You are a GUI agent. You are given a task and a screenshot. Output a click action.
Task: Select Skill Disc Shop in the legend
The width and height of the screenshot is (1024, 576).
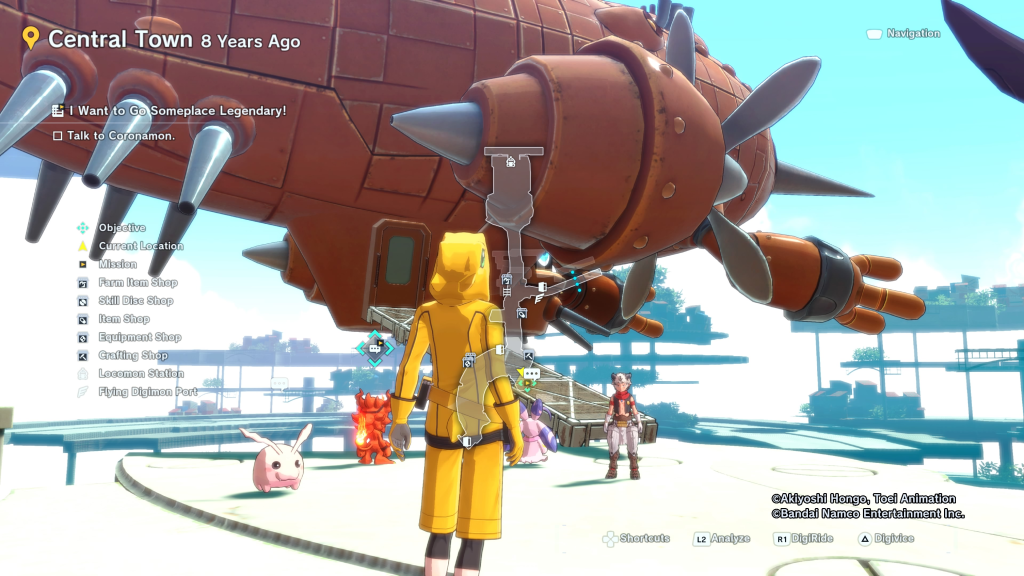(x=135, y=301)
